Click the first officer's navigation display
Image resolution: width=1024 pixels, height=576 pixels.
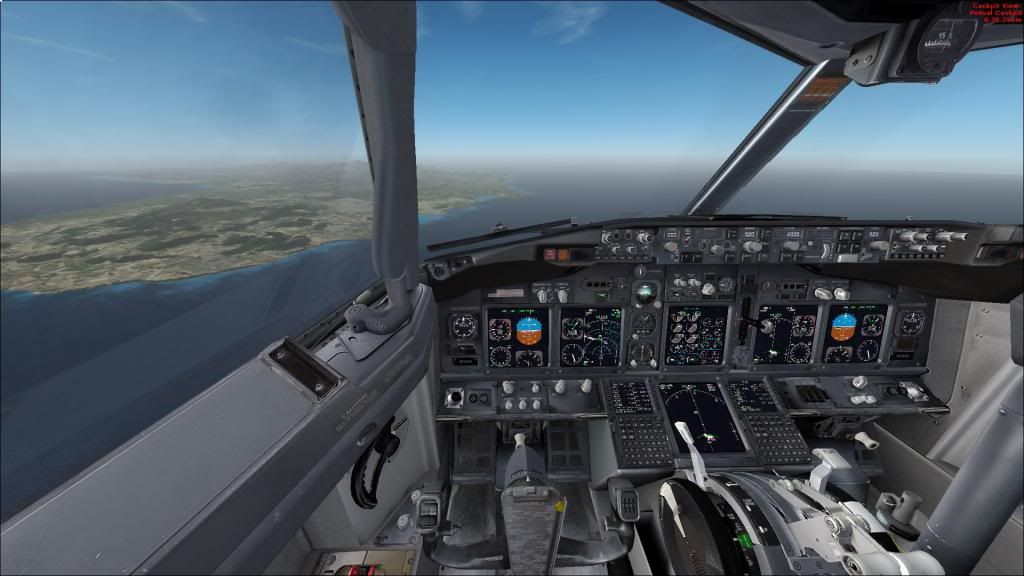(784, 334)
